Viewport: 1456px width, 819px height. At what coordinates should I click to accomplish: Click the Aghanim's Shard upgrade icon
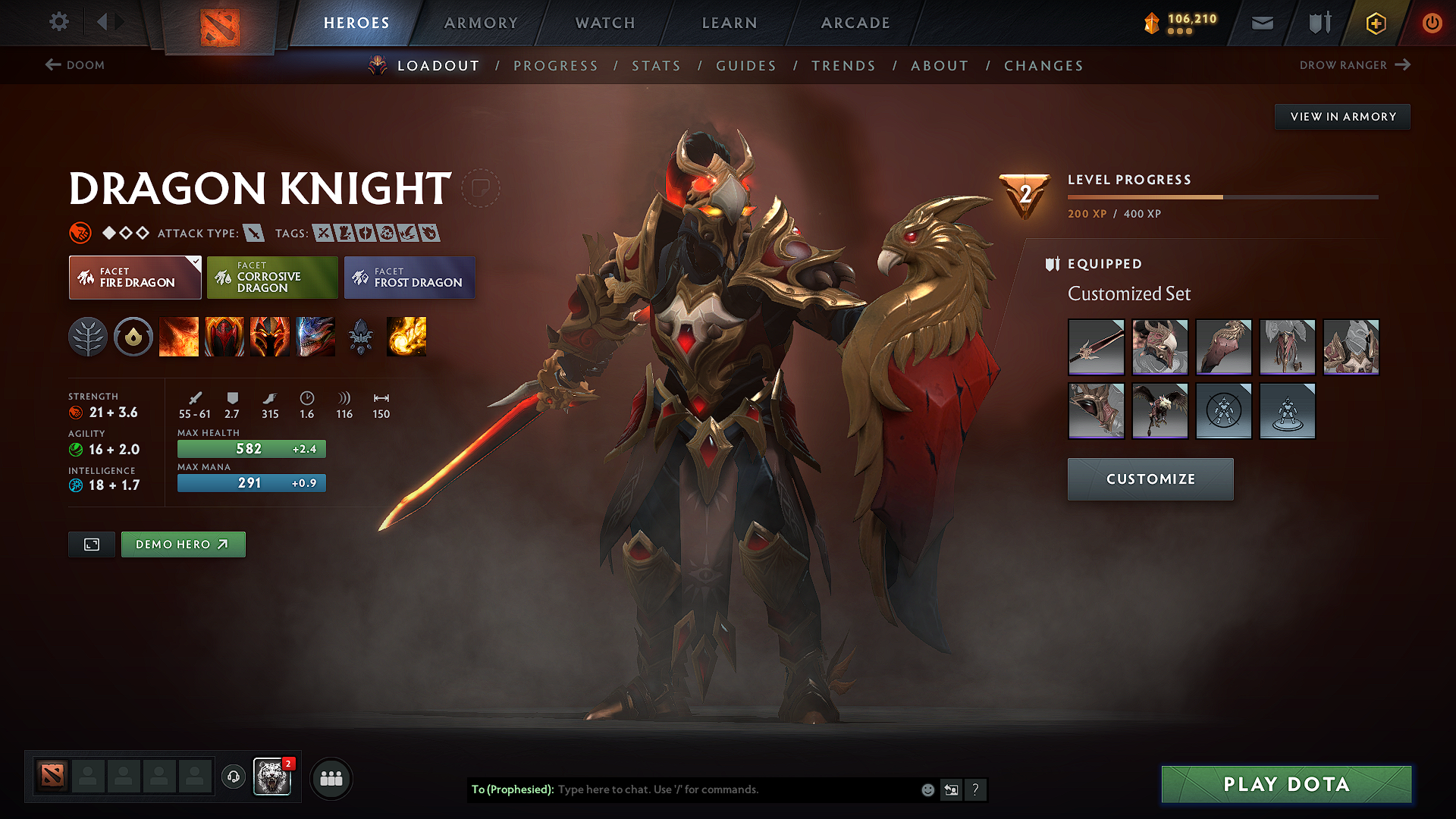[x=362, y=337]
